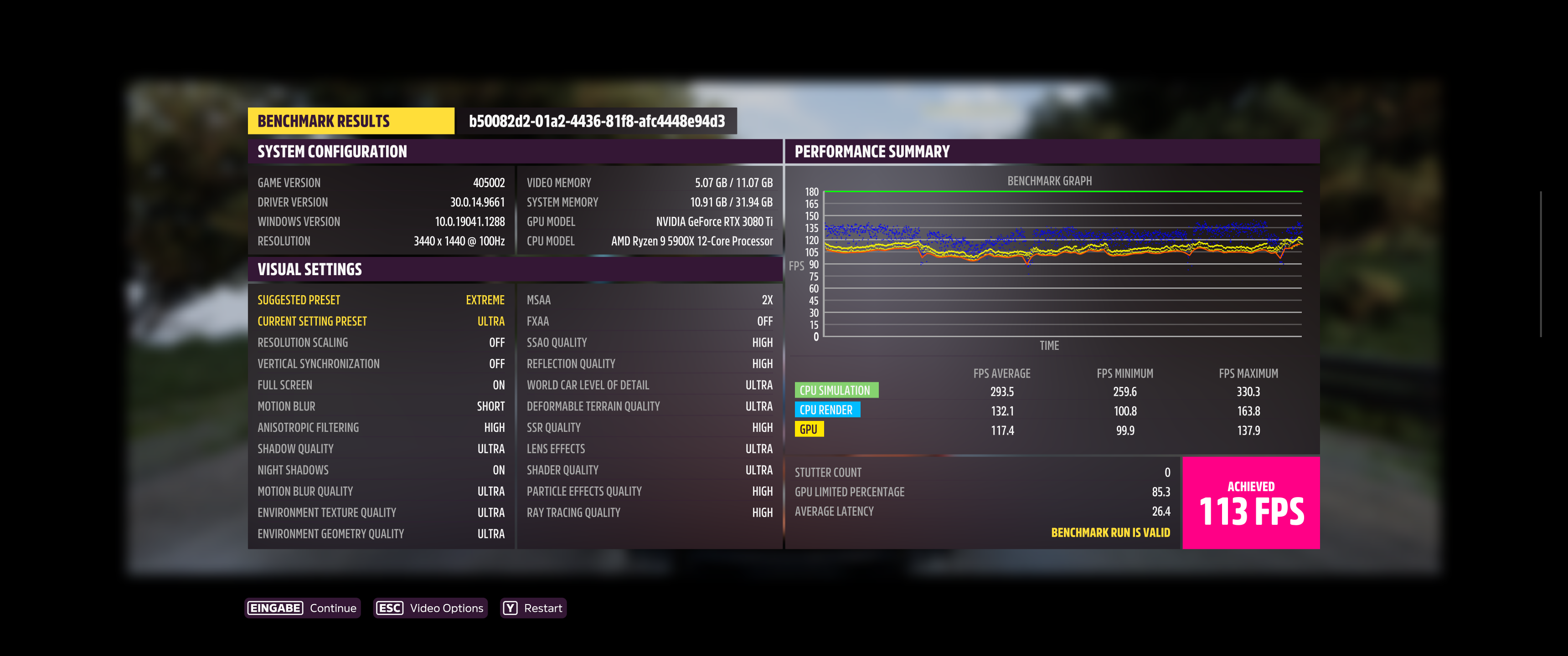Switch to the Visual Settings section
The height and width of the screenshot is (656, 1568).
(x=309, y=269)
